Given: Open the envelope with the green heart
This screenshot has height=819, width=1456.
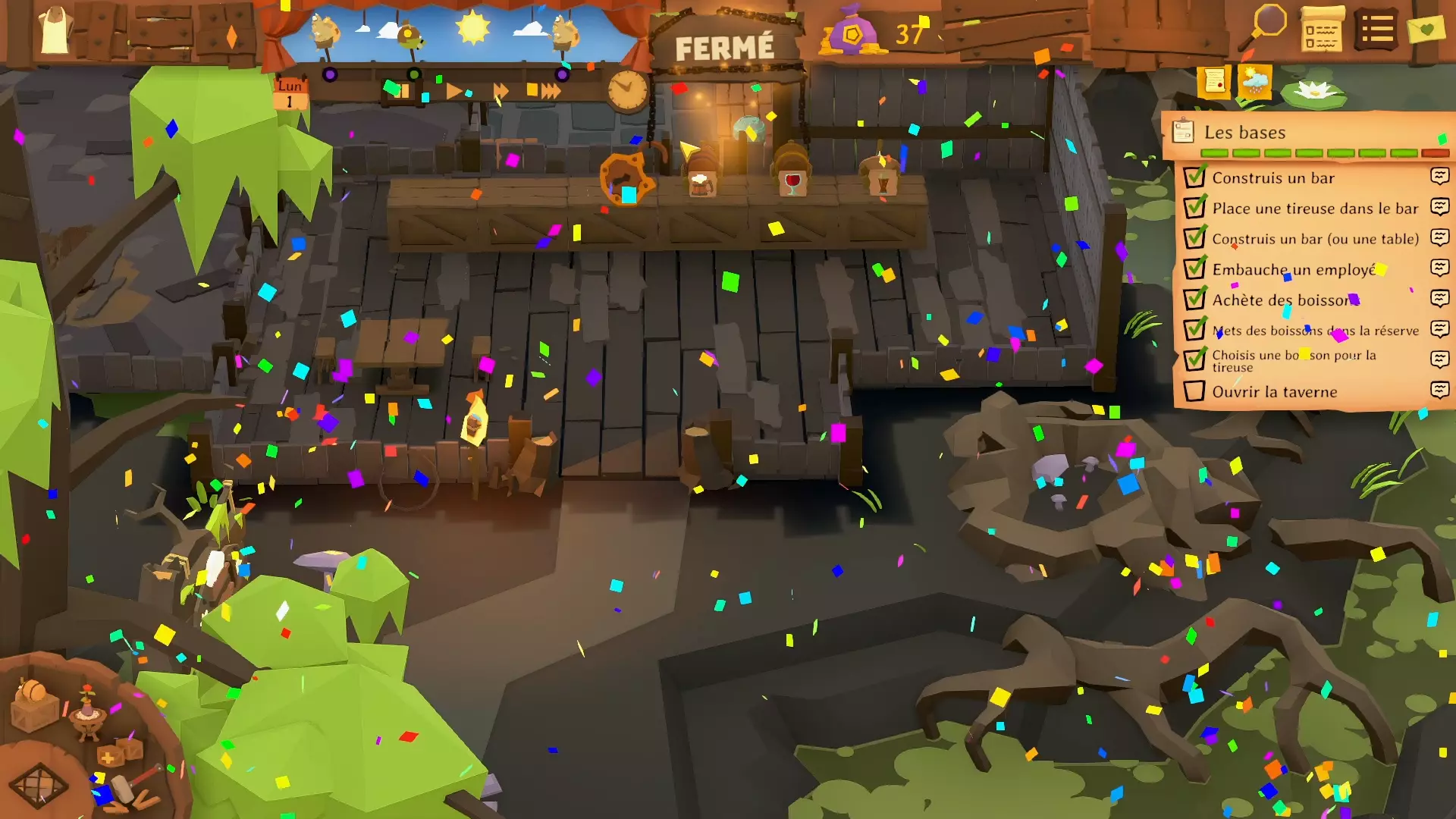Looking at the screenshot, I should [x=1426, y=30].
